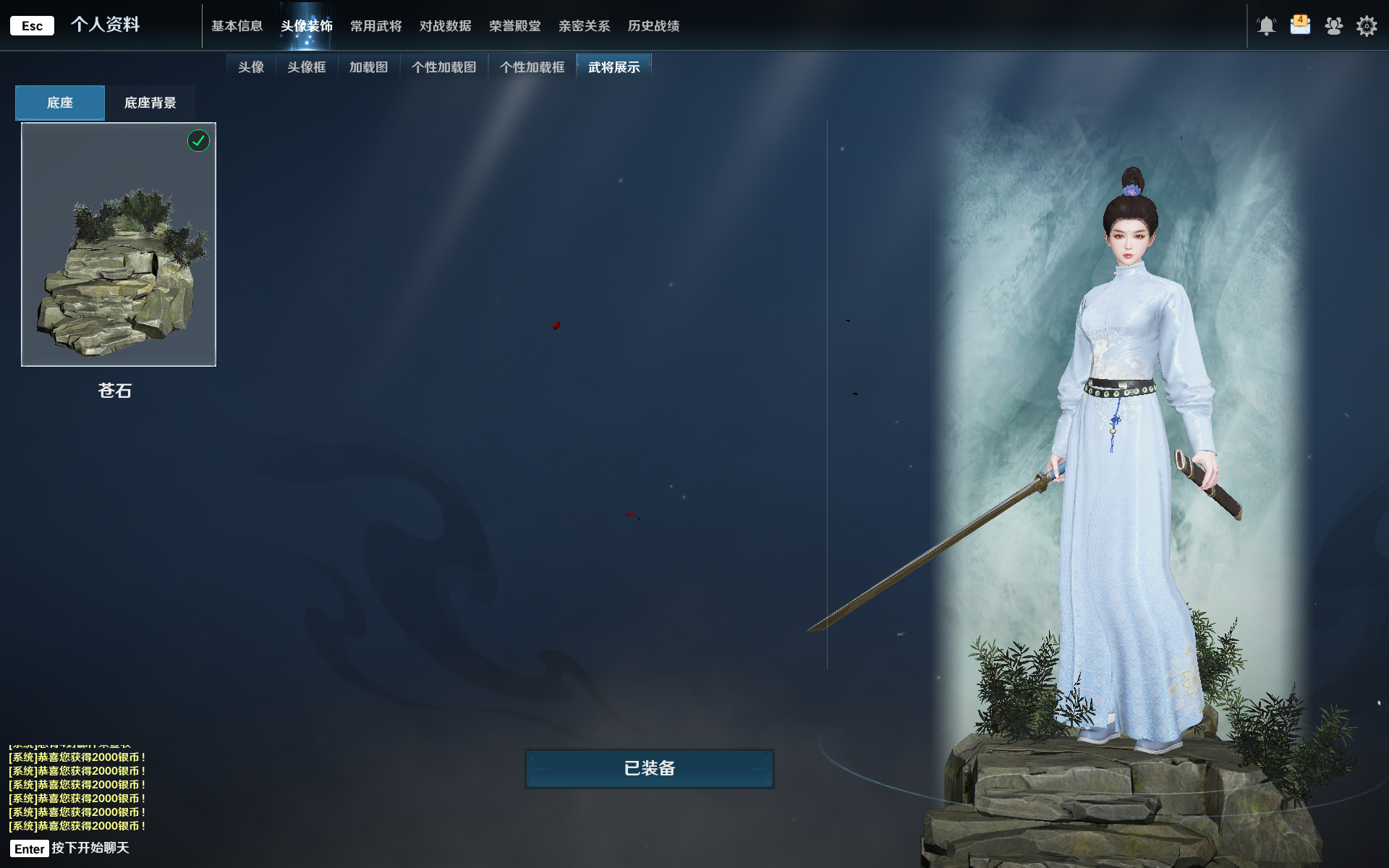
Task: Open the 历史战绩 tab
Action: pyautogui.click(x=653, y=26)
